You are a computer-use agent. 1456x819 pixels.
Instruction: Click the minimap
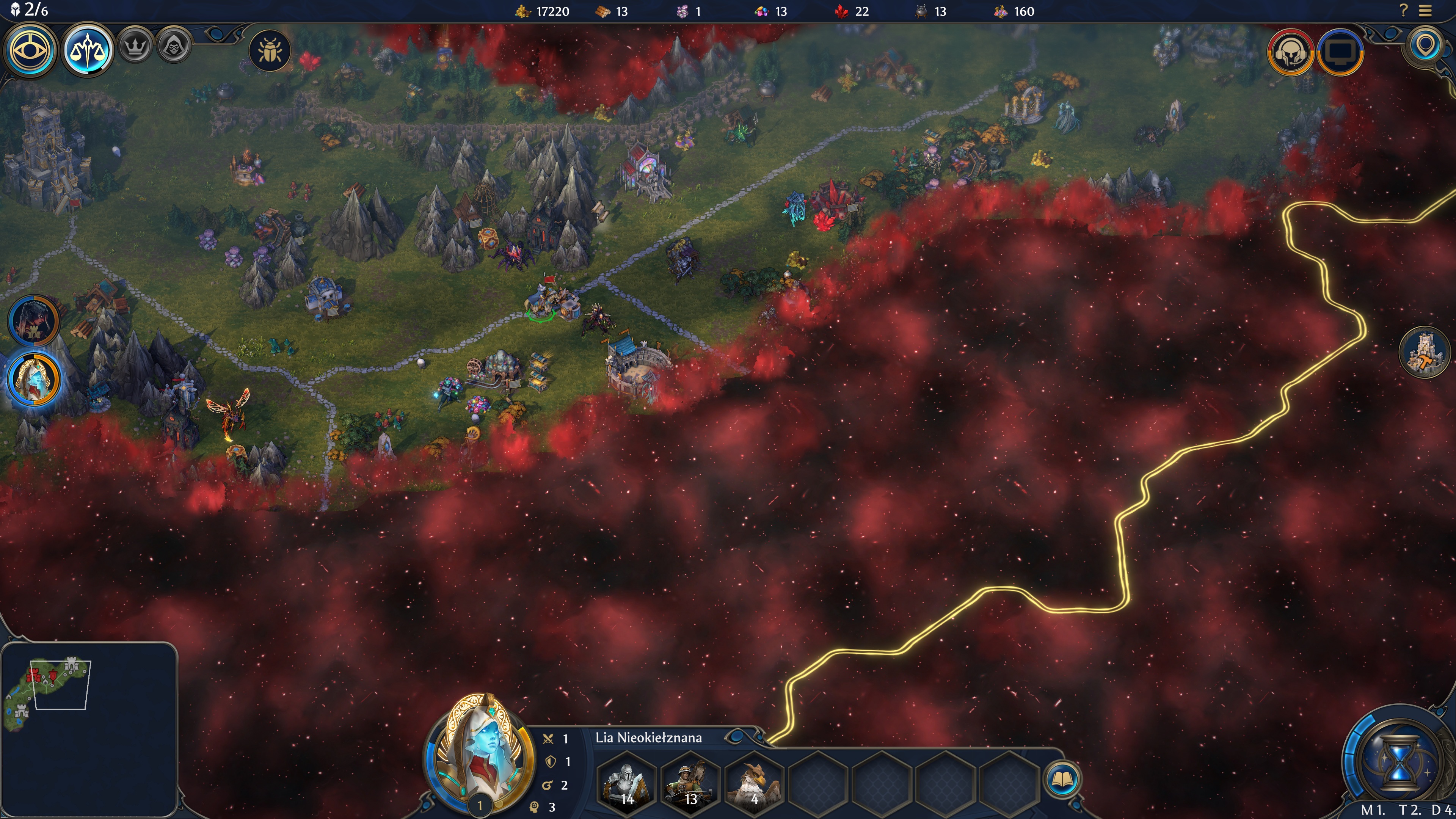(89, 729)
